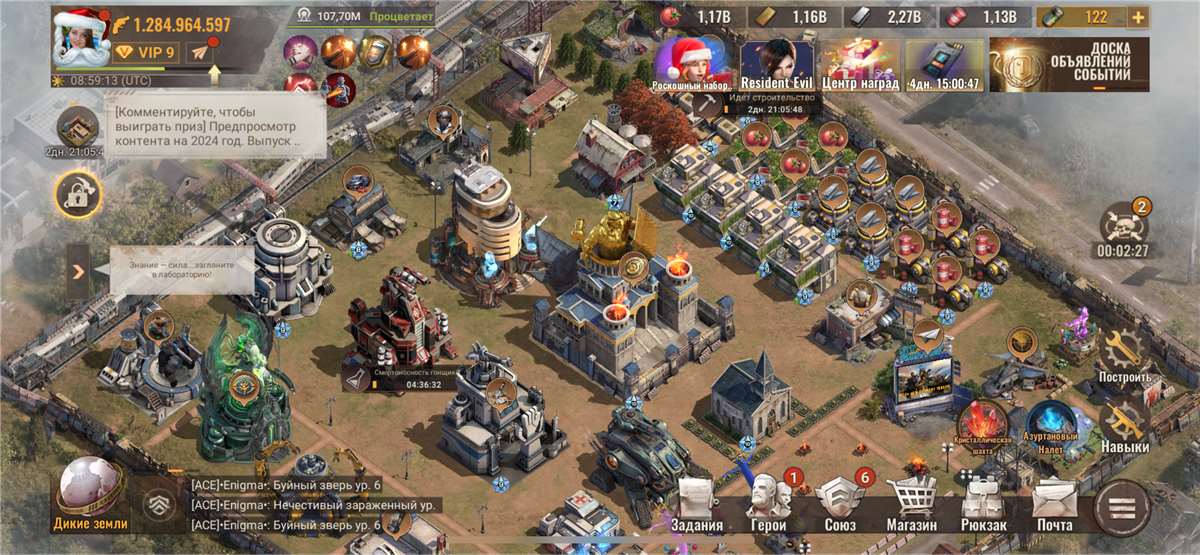The image size is (1200, 555).
Task: Open the Рюкзак backpack
Action: point(983,505)
